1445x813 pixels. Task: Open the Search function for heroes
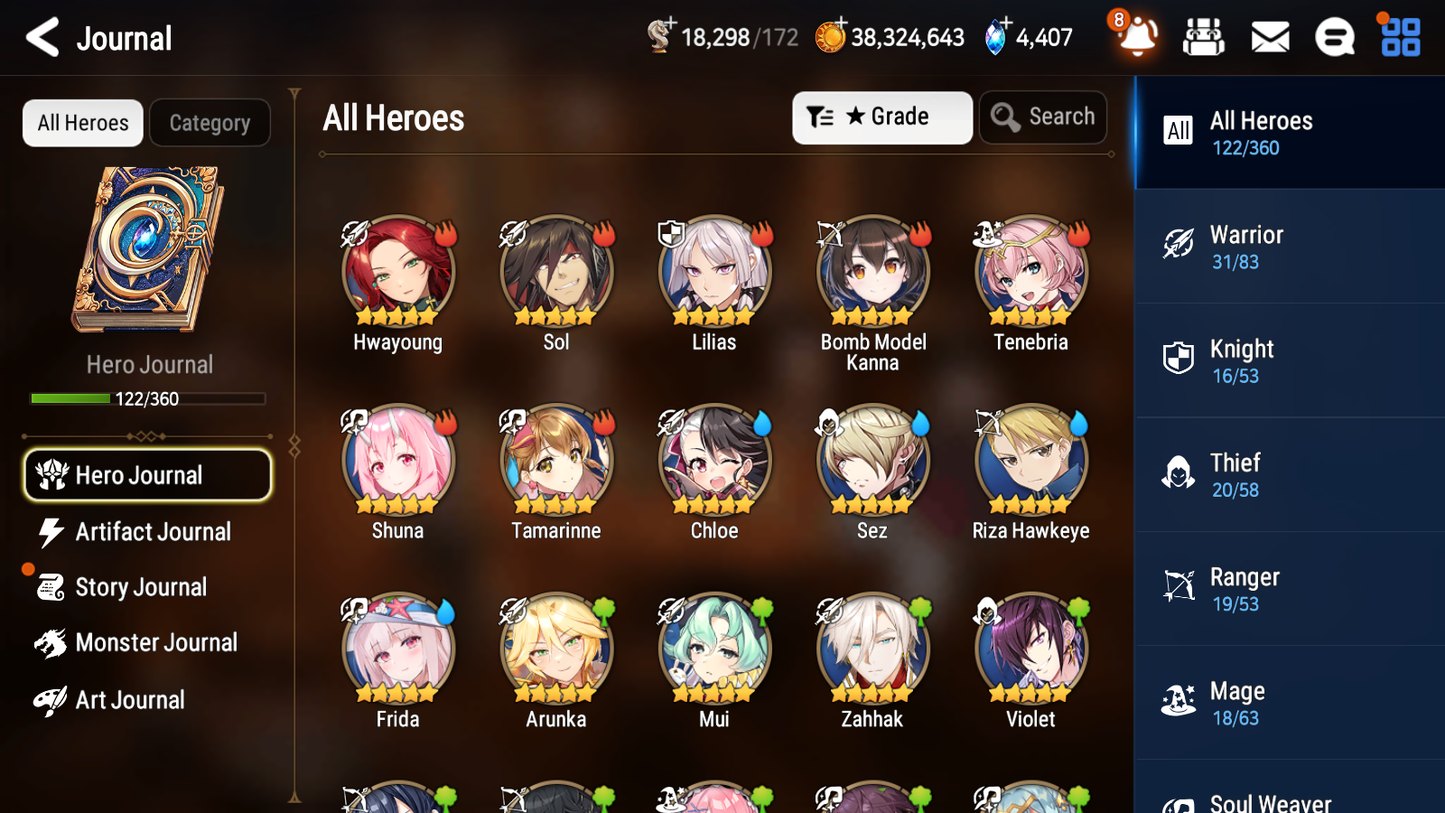[x=1043, y=116]
